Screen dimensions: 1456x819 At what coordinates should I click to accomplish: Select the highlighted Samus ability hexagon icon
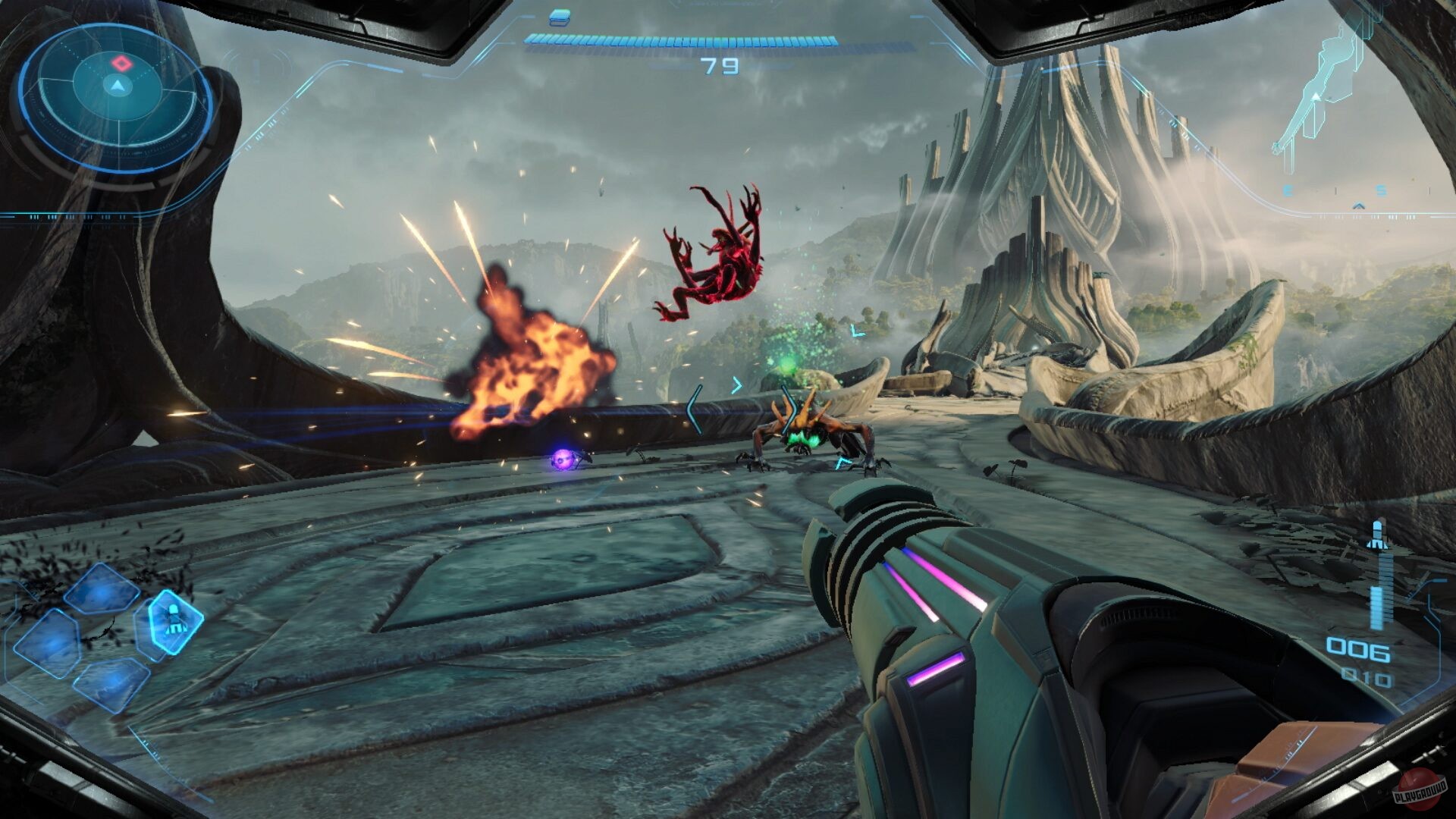point(177,620)
